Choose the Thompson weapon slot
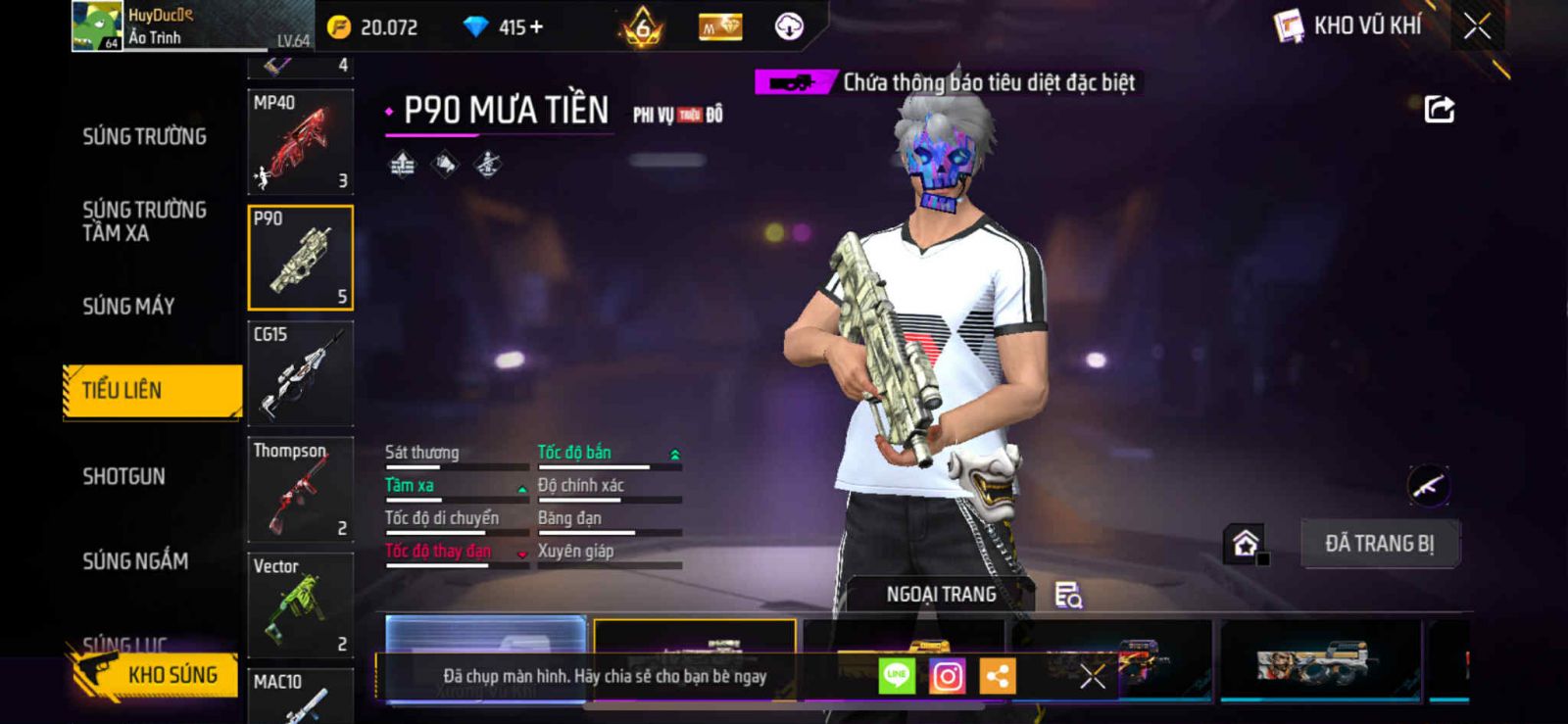The width and height of the screenshot is (1568, 724). [x=300, y=489]
